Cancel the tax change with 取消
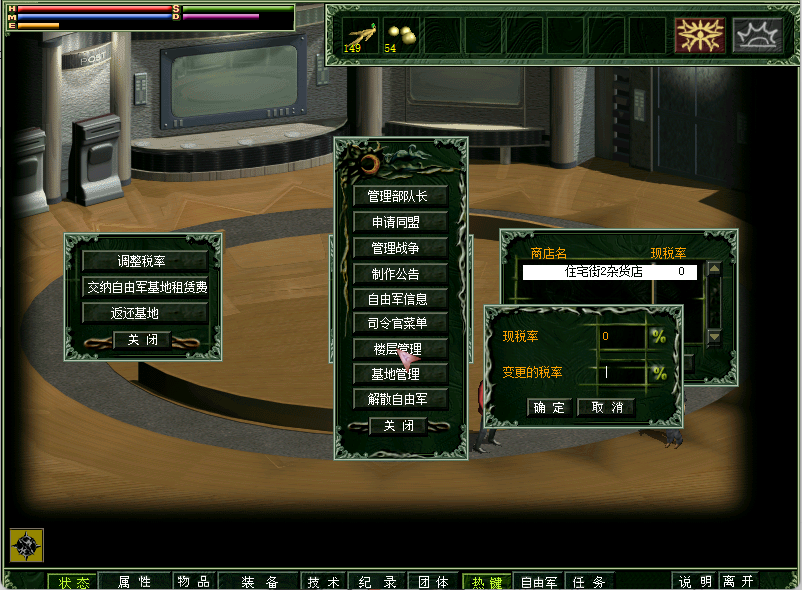 click(606, 407)
